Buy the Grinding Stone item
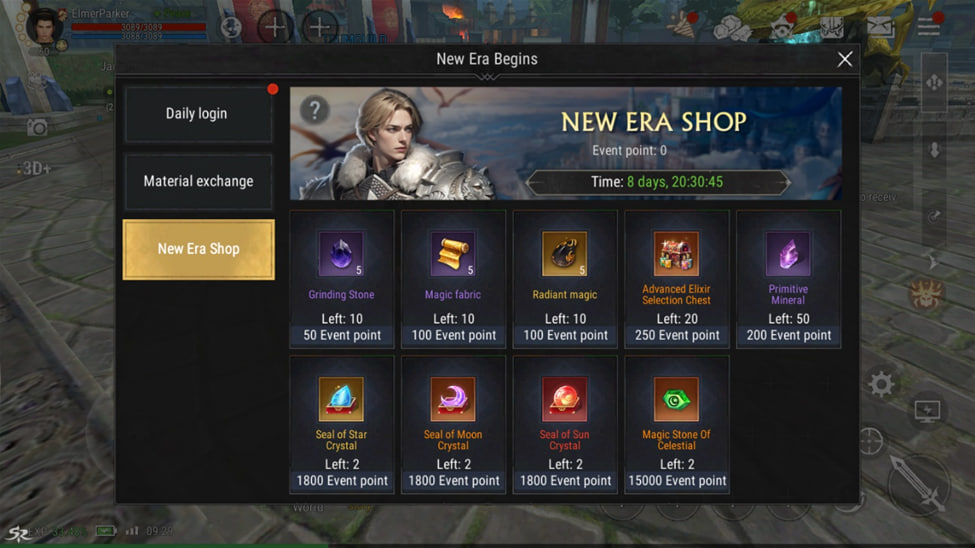This screenshot has height=548, width=975. pyautogui.click(x=341, y=278)
